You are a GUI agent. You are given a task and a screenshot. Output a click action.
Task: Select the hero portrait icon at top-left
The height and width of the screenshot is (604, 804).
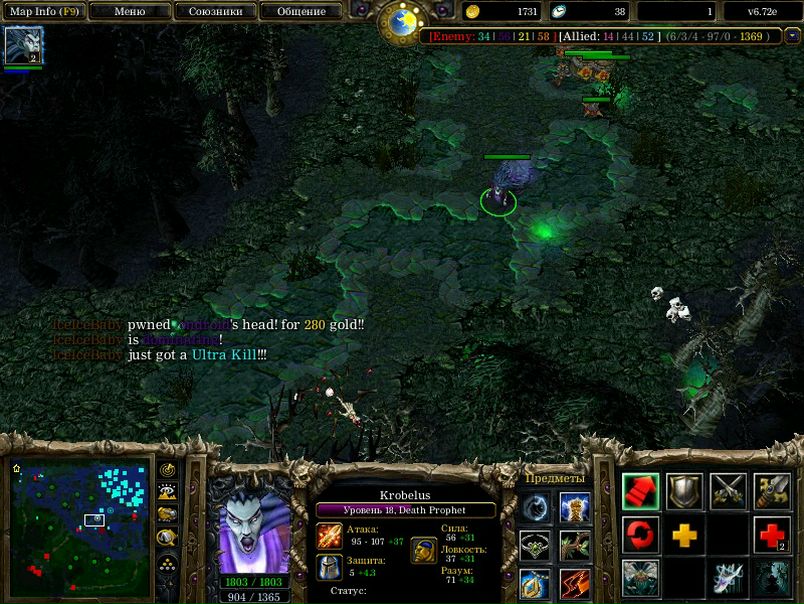[x=22, y=46]
